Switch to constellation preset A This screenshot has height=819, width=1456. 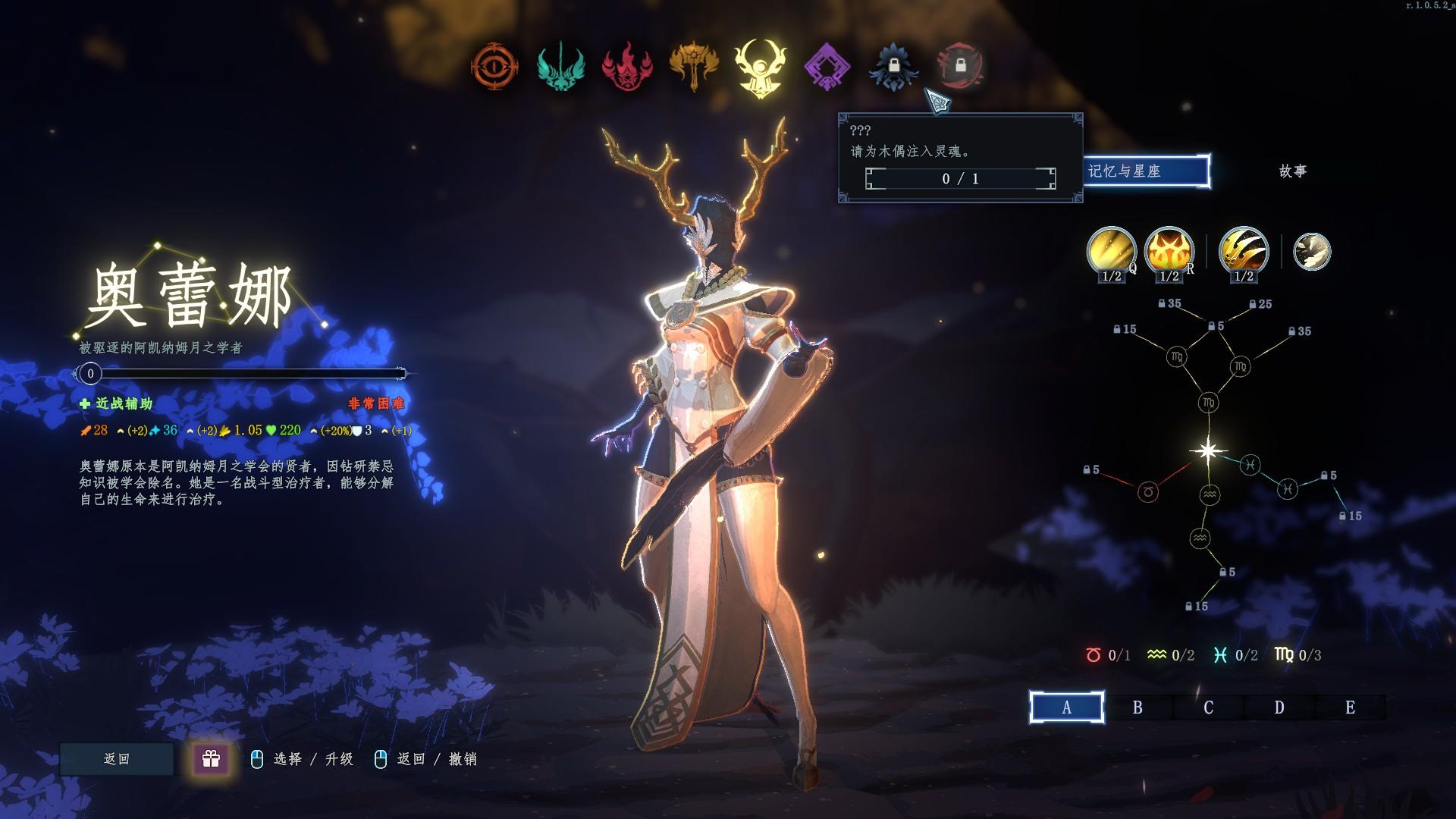(x=1066, y=708)
